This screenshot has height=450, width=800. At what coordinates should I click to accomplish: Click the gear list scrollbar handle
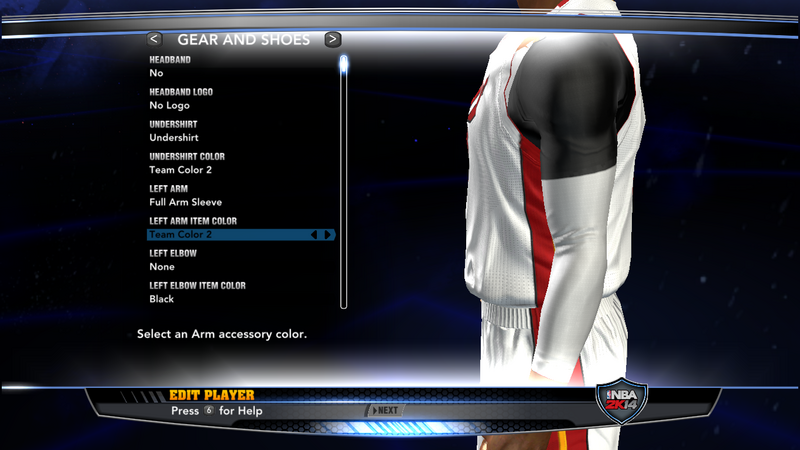coord(343,64)
